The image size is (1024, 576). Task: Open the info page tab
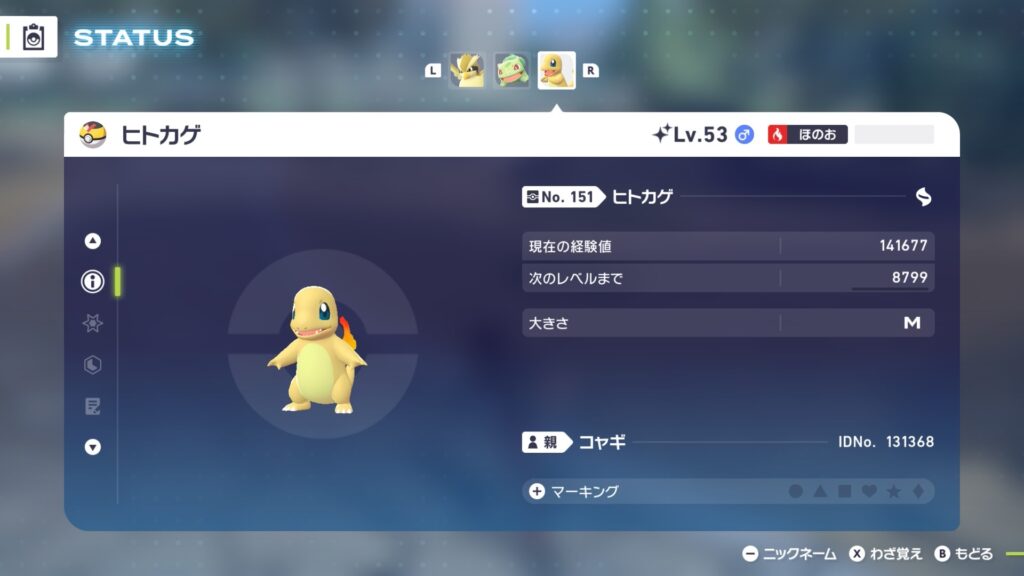coord(93,282)
